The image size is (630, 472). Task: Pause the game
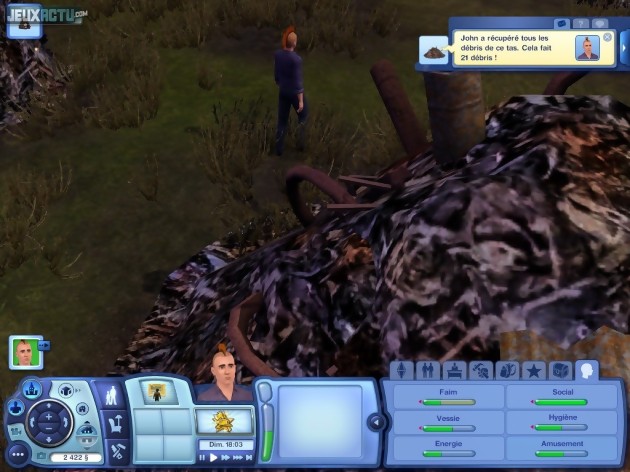pos(202,457)
